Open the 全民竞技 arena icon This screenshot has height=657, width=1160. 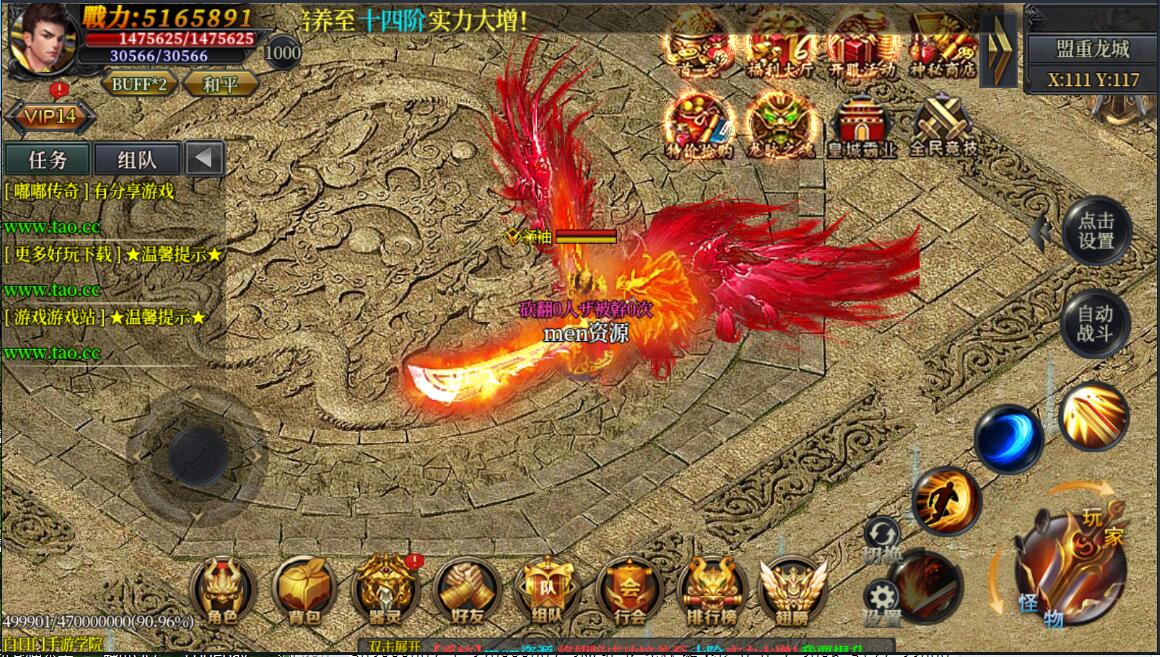point(943,127)
